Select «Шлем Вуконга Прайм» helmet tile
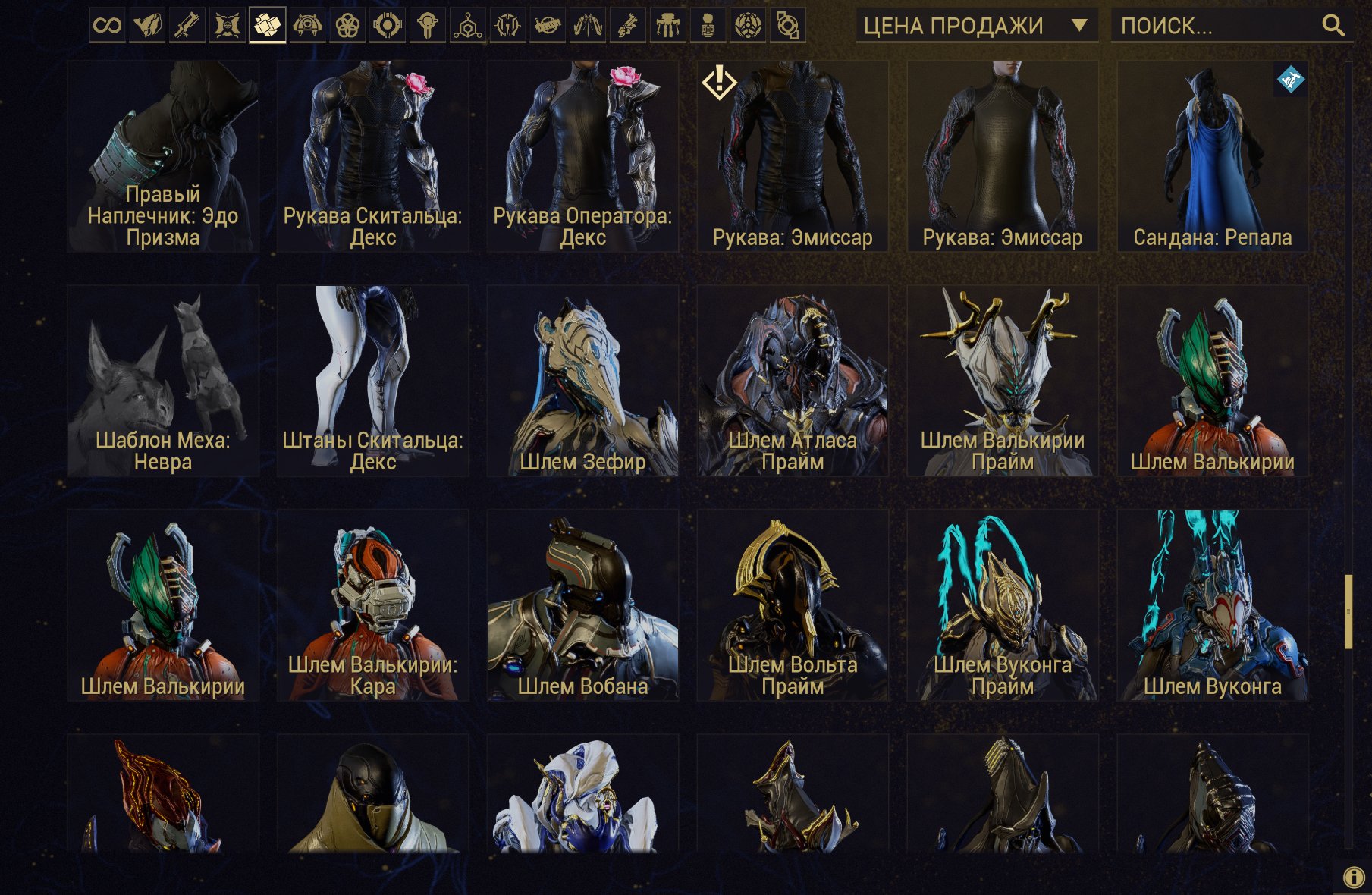The width and height of the screenshot is (1372, 895). point(1003,605)
